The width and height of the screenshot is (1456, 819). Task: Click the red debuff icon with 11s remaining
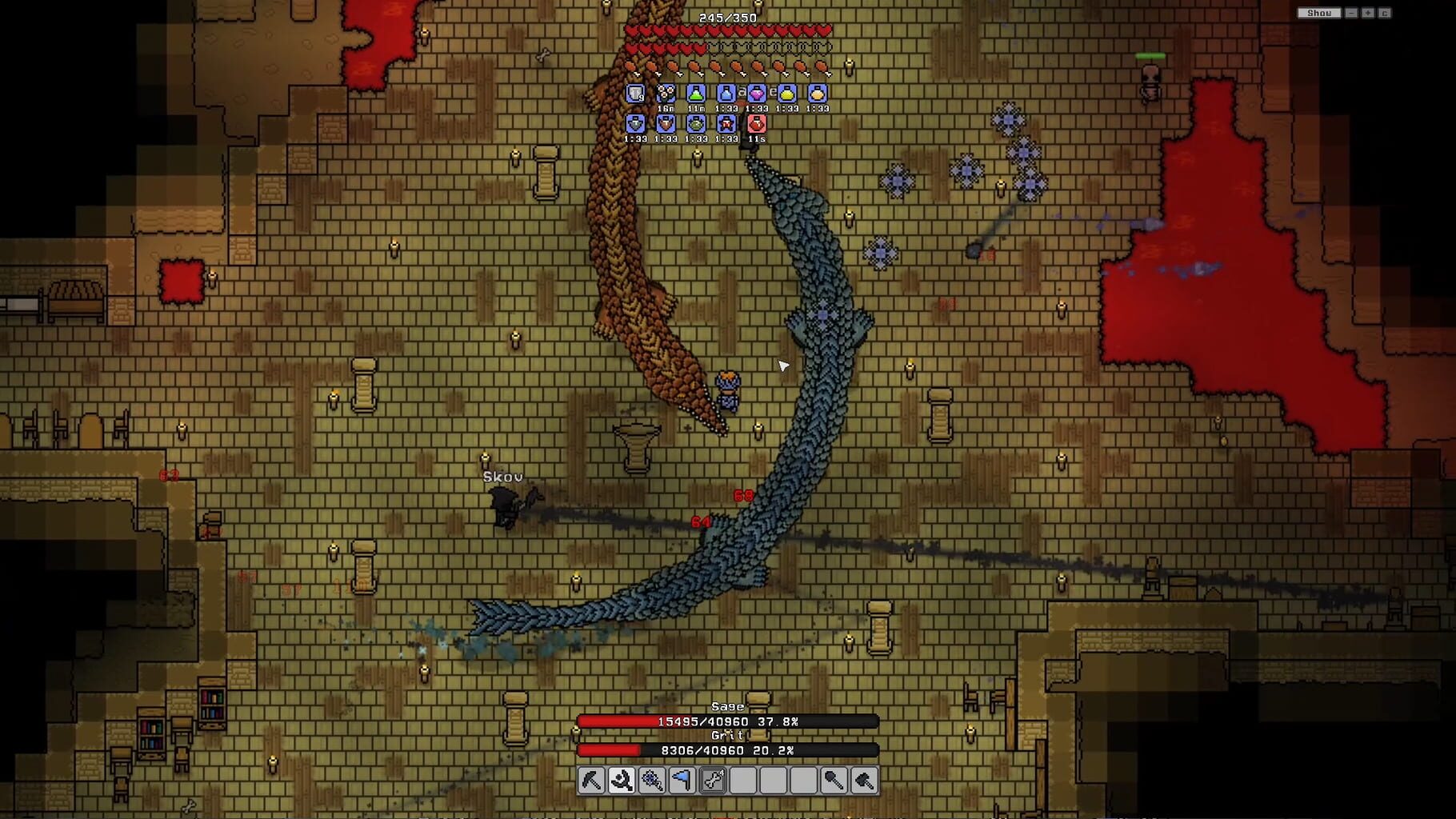(x=757, y=125)
